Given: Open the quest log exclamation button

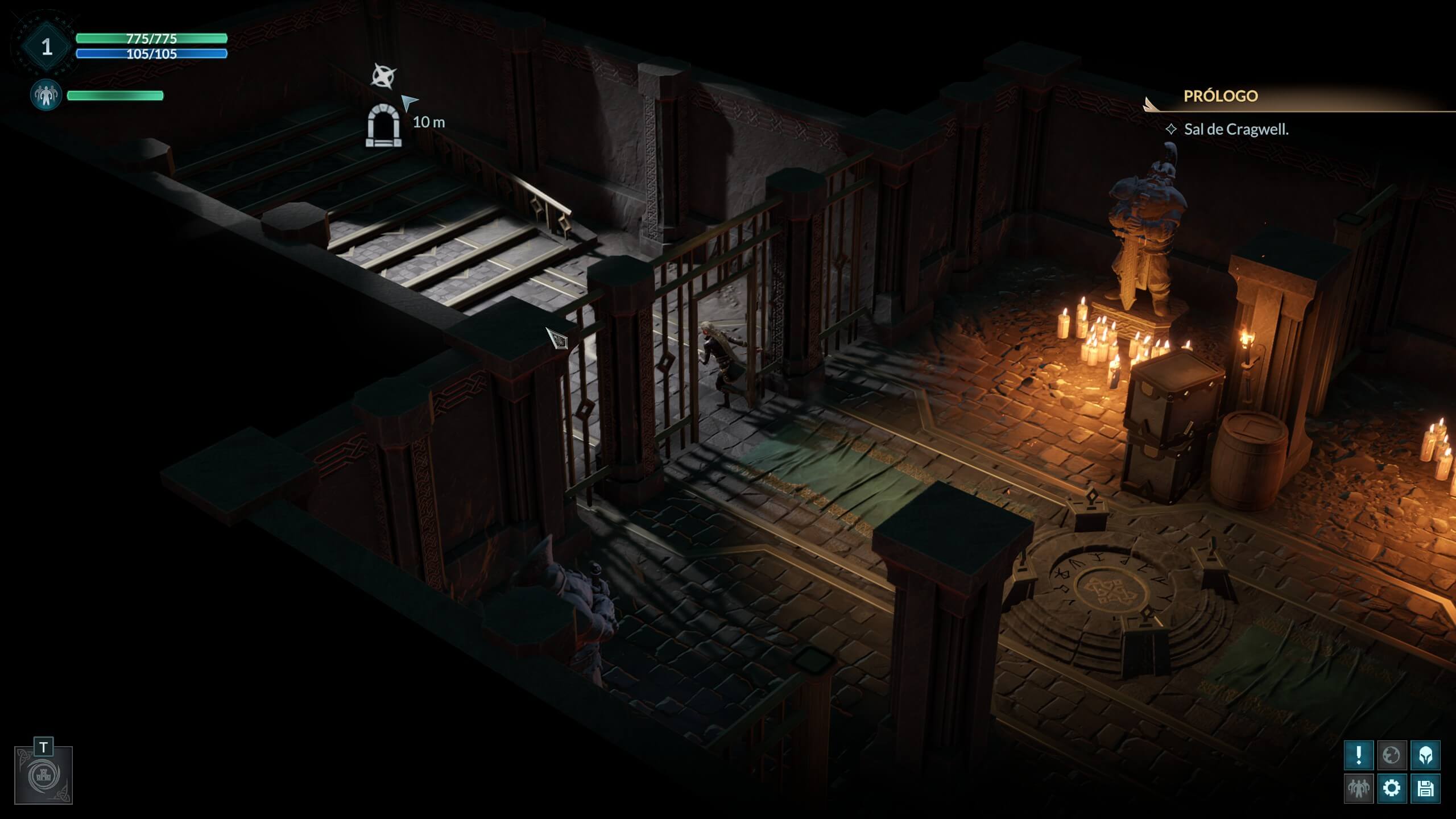Looking at the screenshot, I should point(1359,755).
